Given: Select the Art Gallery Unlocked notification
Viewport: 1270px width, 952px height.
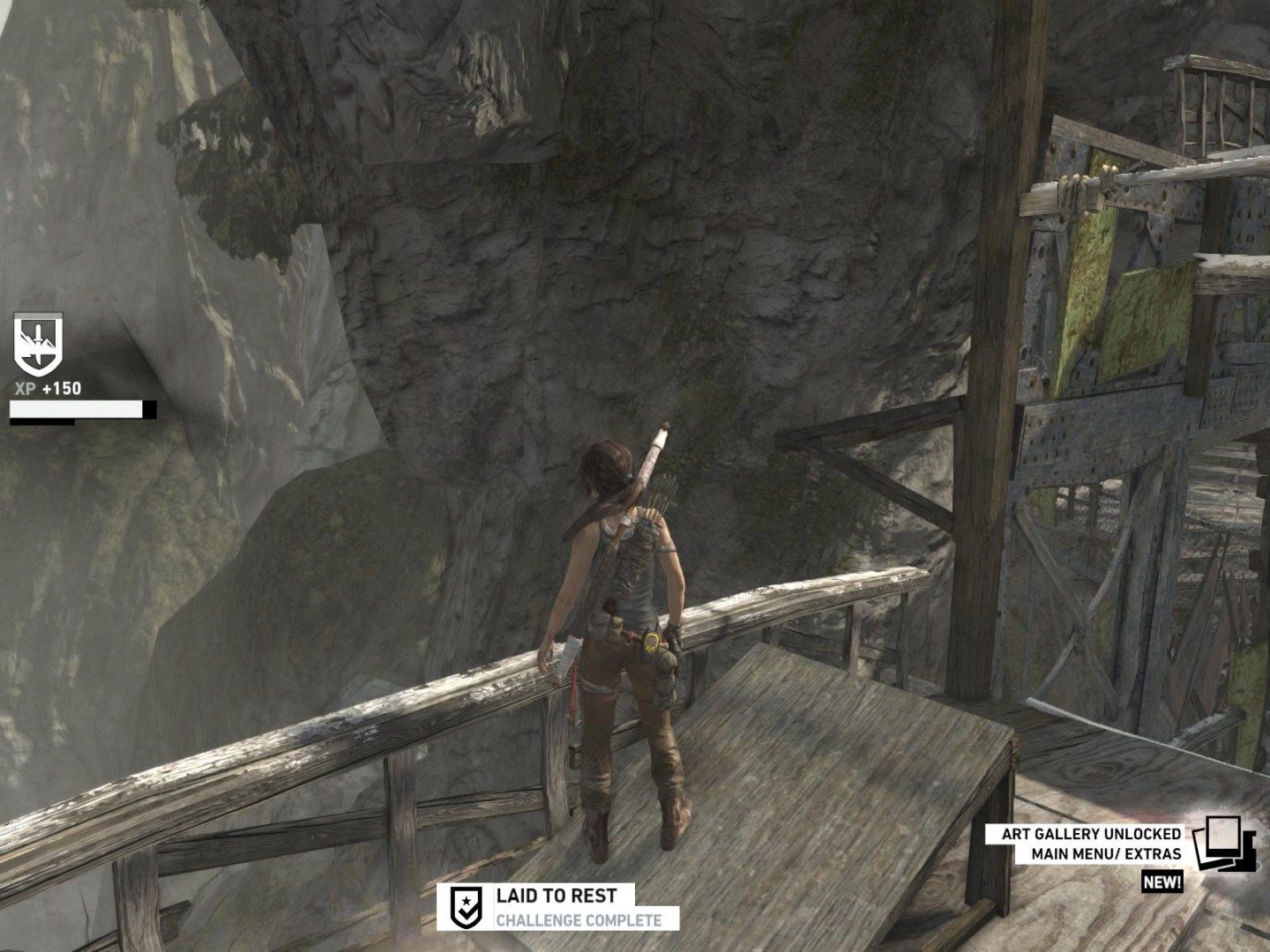Looking at the screenshot, I should tap(1091, 844).
